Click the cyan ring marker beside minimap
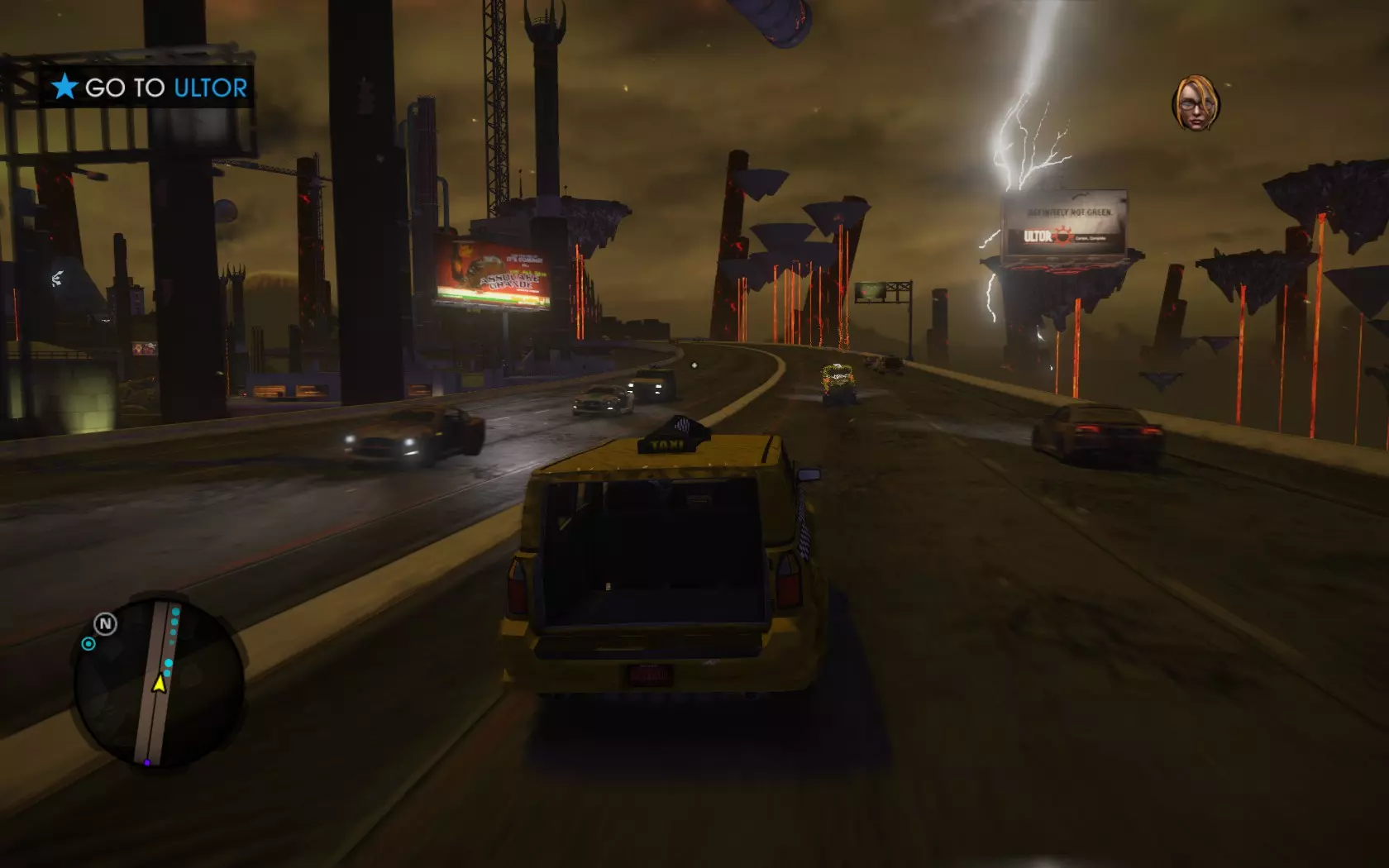This screenshot has width=1389, height=868. click(88, 644)
